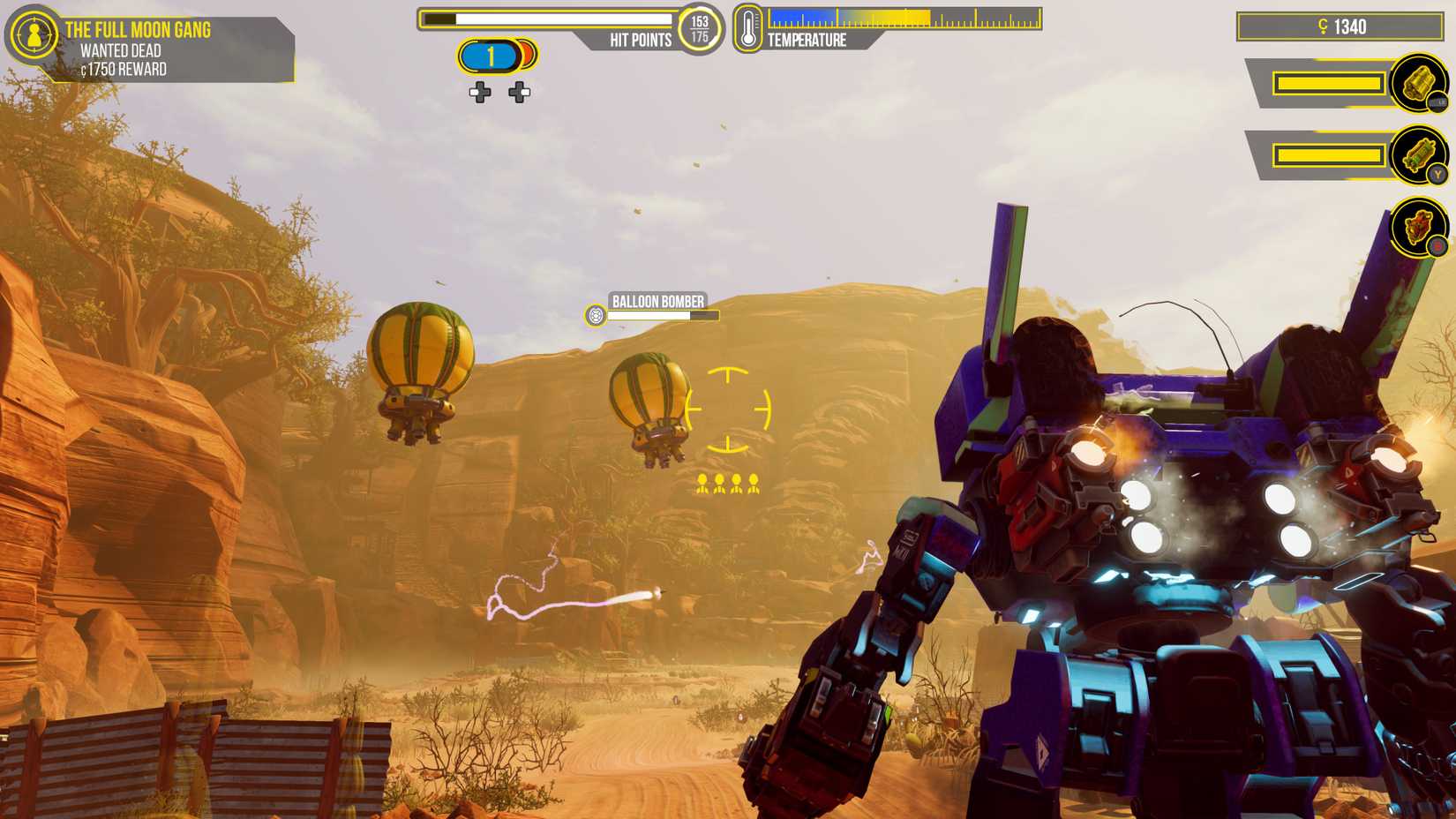Click the circular enemy icon next to Balloon Bomber
Image resolution: width=1456 pixels, height=819 pixels.
tap(594, 313)
